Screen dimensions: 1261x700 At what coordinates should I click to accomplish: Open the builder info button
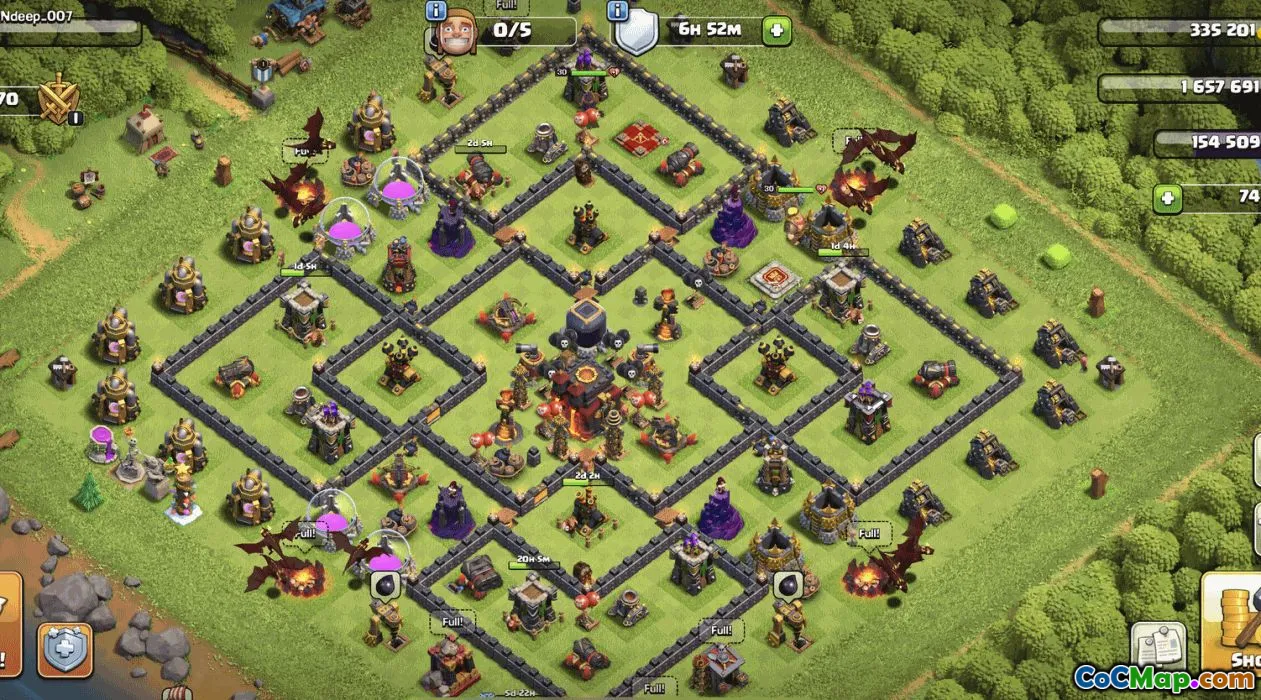click(436, 11)
